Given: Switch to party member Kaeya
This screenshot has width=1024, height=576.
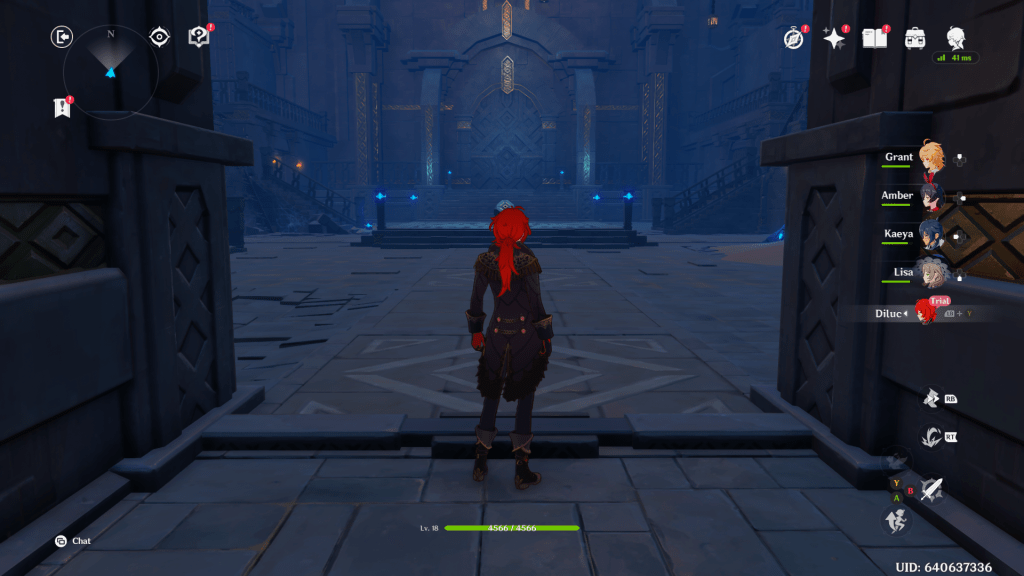Looking at the screenshot, I should 931,235.
